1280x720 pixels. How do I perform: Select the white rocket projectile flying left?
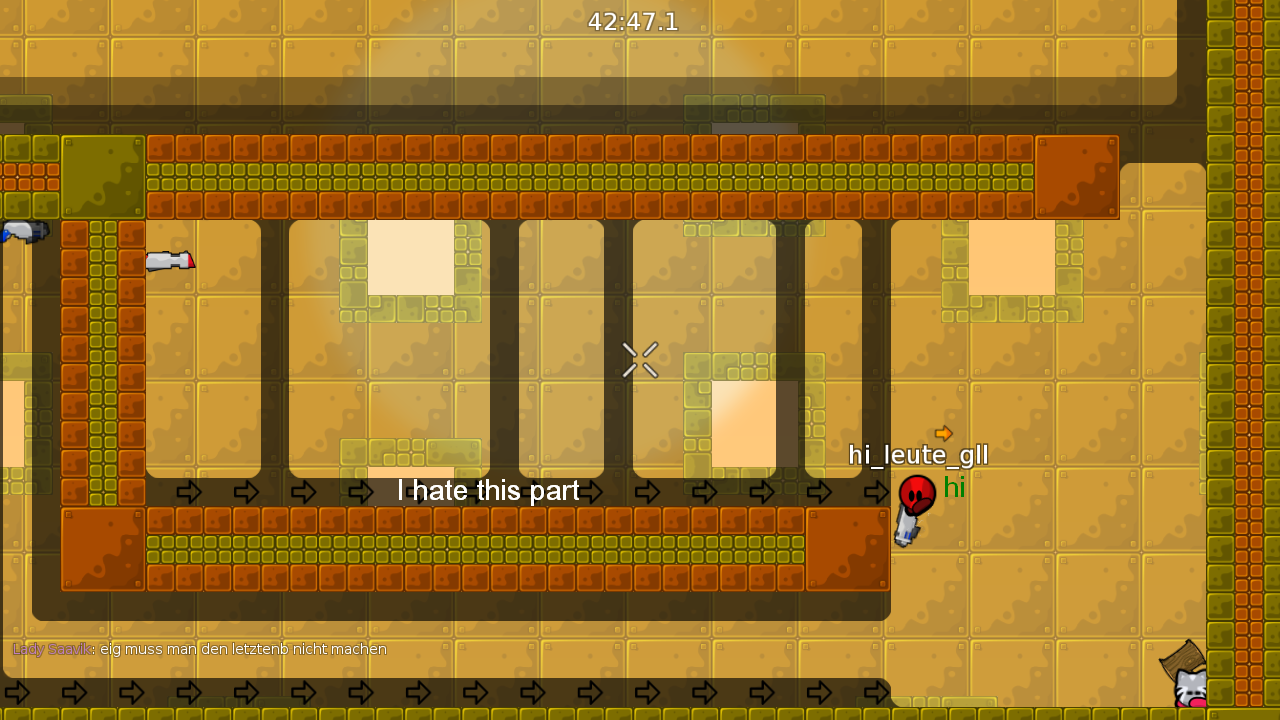click(x=170, y=262)
